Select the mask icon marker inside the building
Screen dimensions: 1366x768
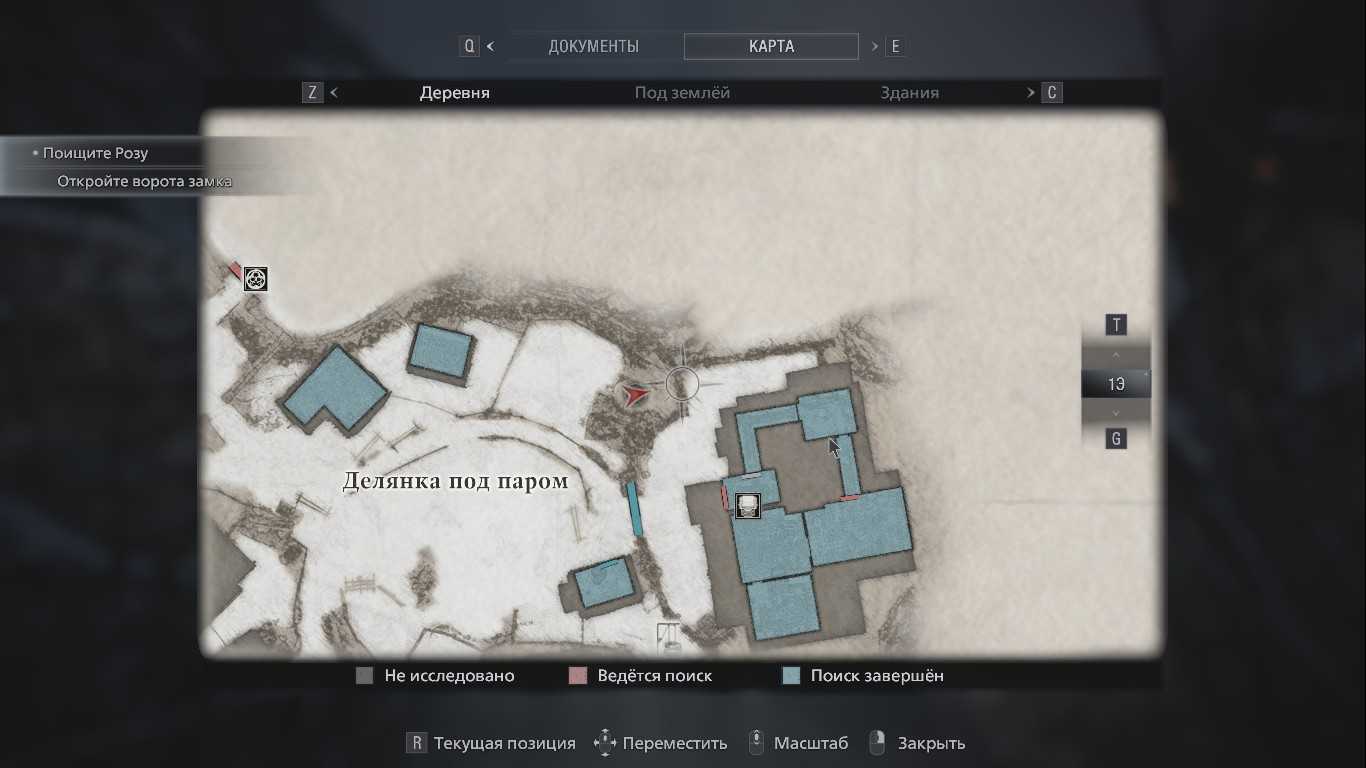[x=747, y=505]
